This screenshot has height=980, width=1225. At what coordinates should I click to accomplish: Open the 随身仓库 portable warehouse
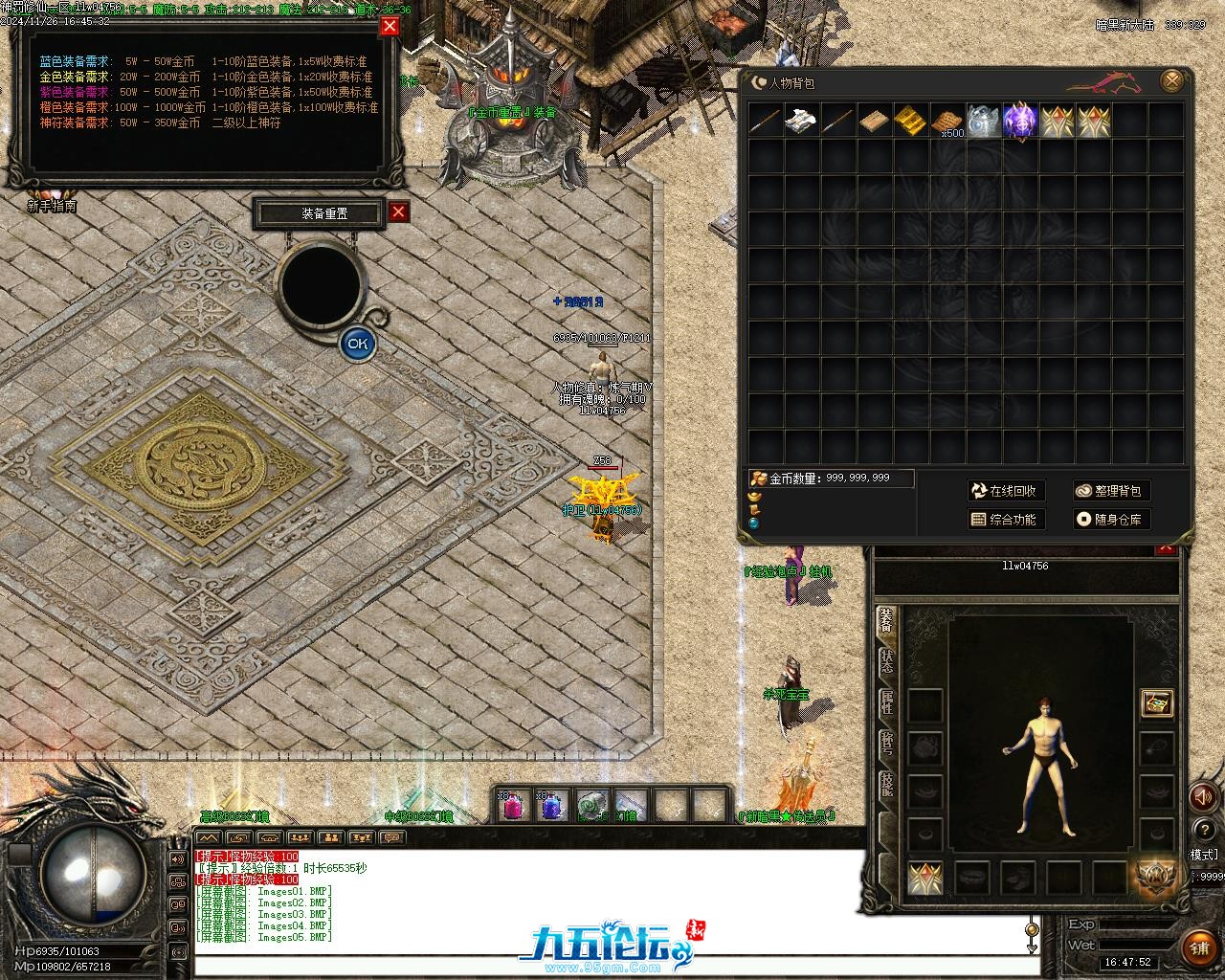[x=1110, y=520]
